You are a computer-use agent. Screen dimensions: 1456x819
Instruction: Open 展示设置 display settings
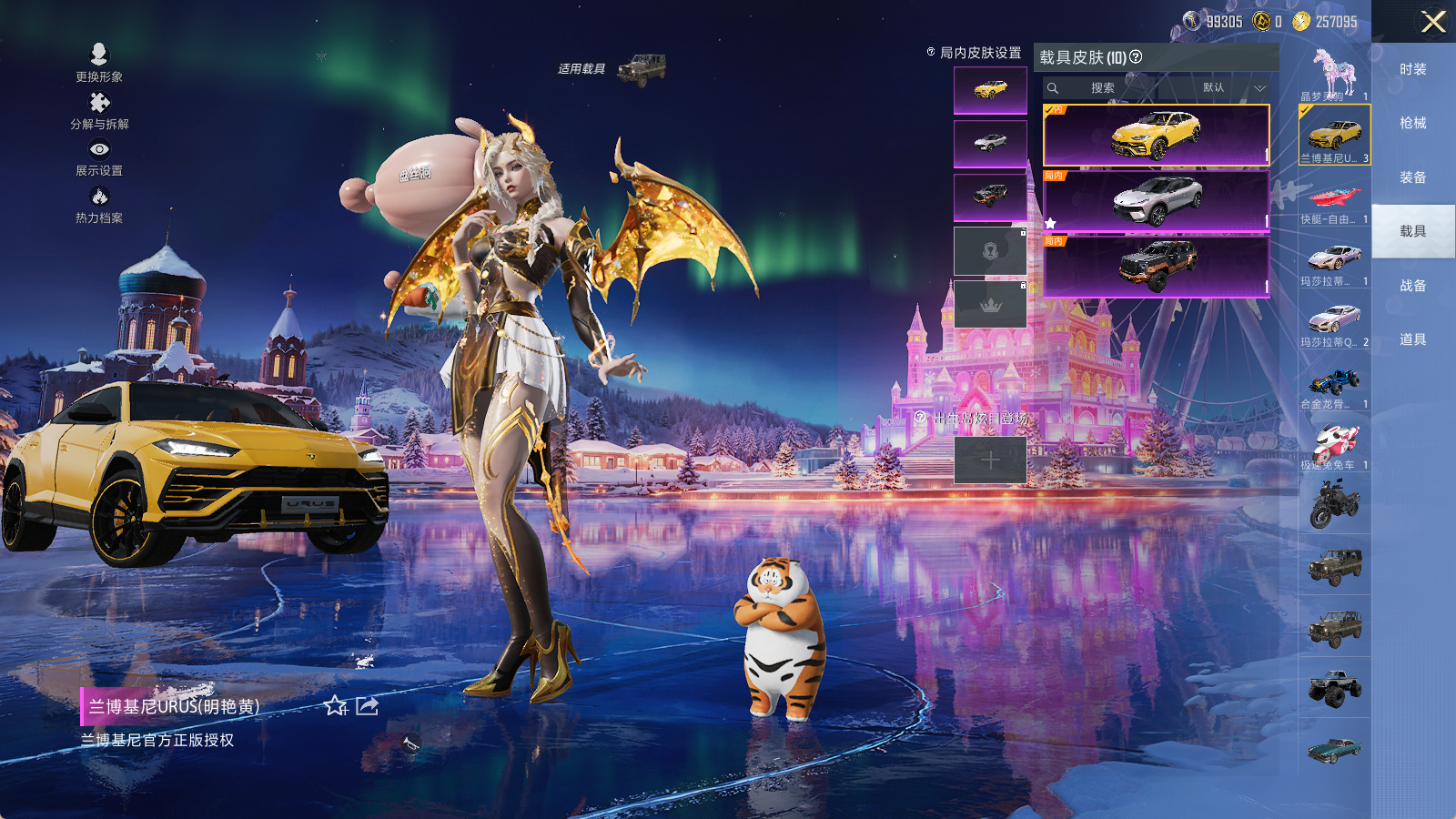click(x=99, y=157)
